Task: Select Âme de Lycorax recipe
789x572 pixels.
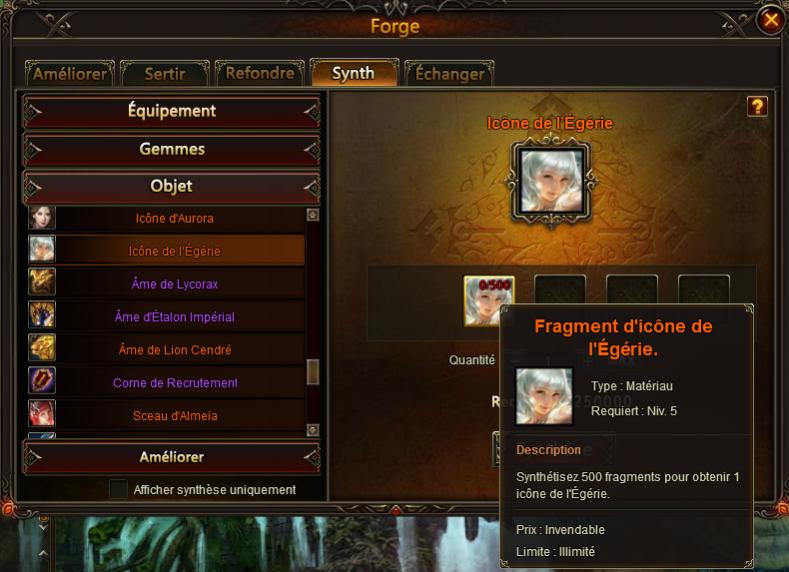Action: coord(174,284)
